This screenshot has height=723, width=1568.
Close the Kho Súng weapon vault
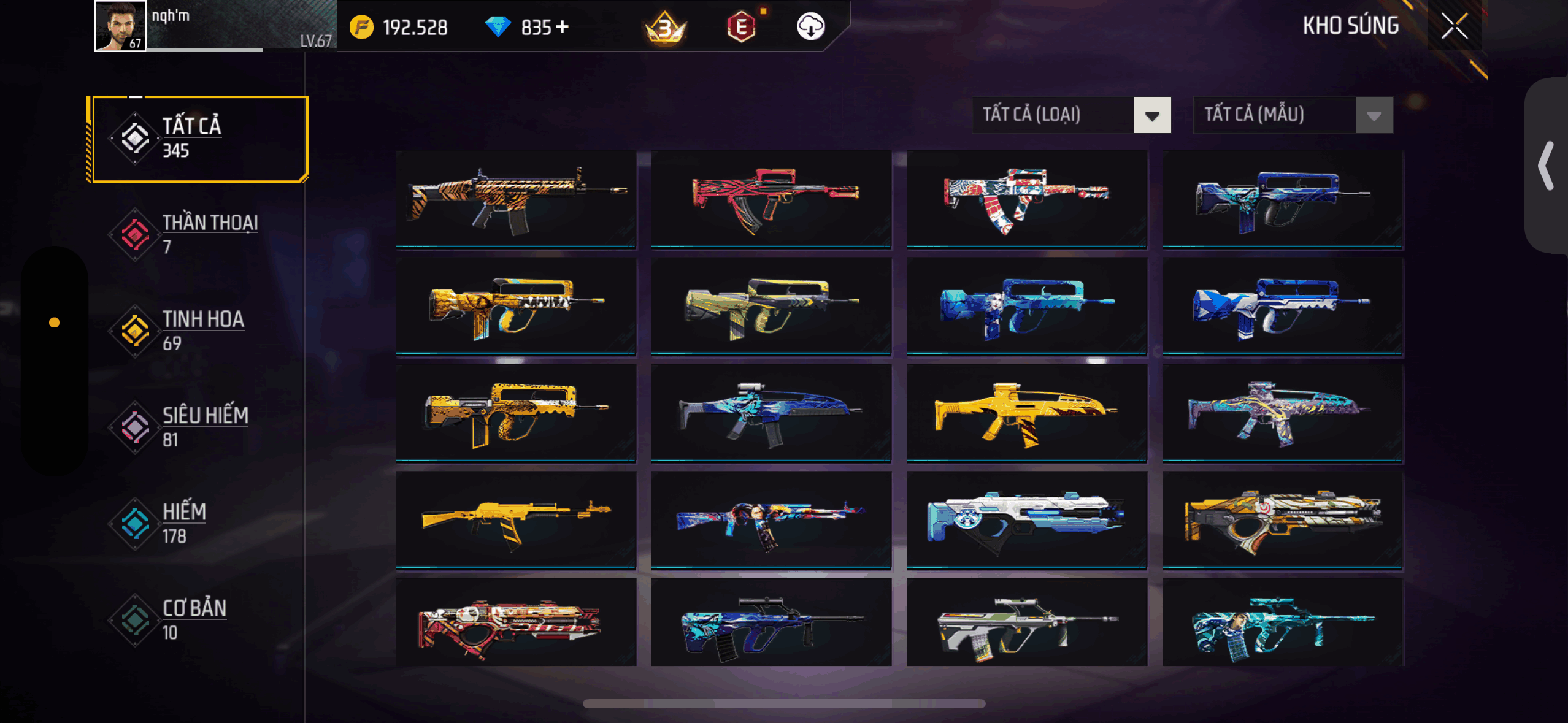point(1454,26)
